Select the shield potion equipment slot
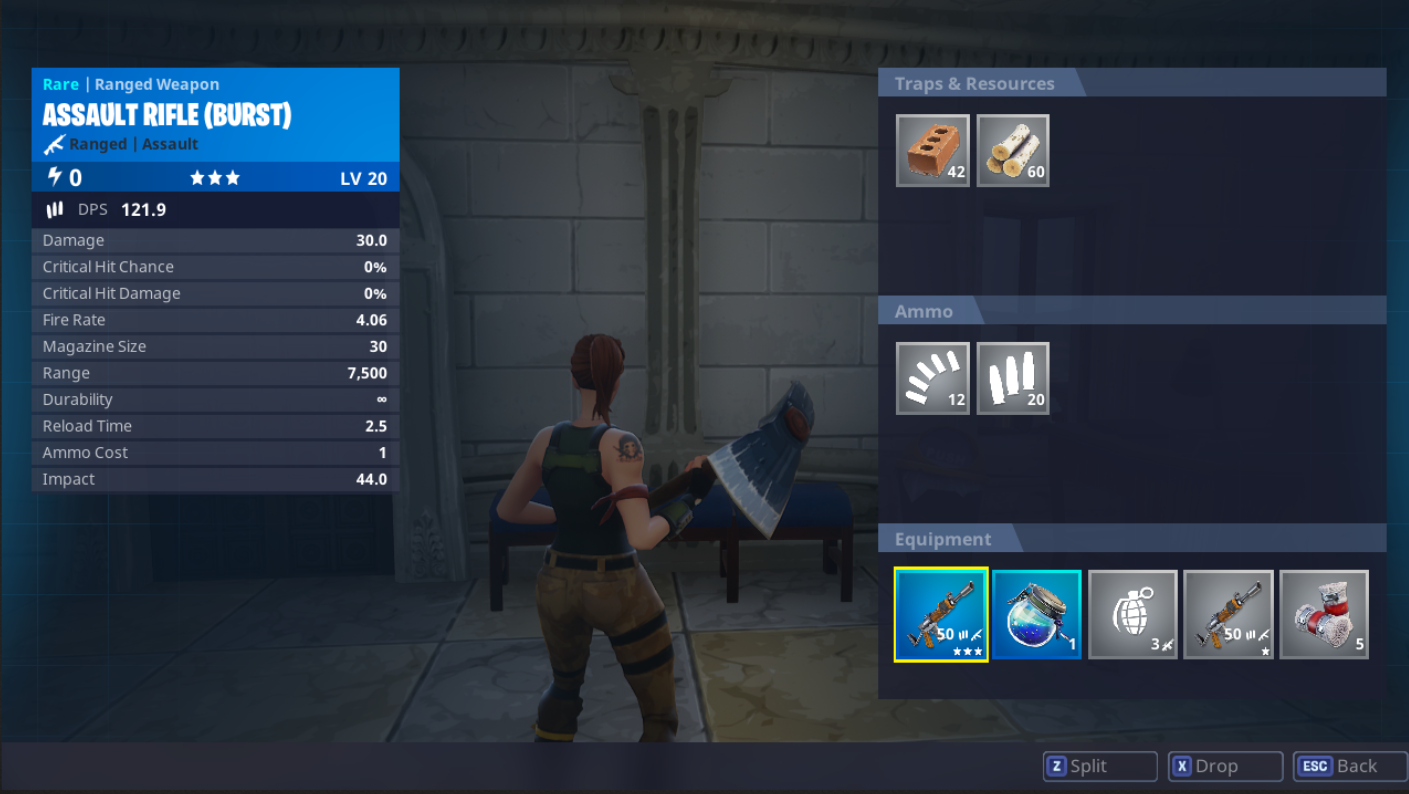Viewport: 1409px width, 794px height. coord(1036,613)
